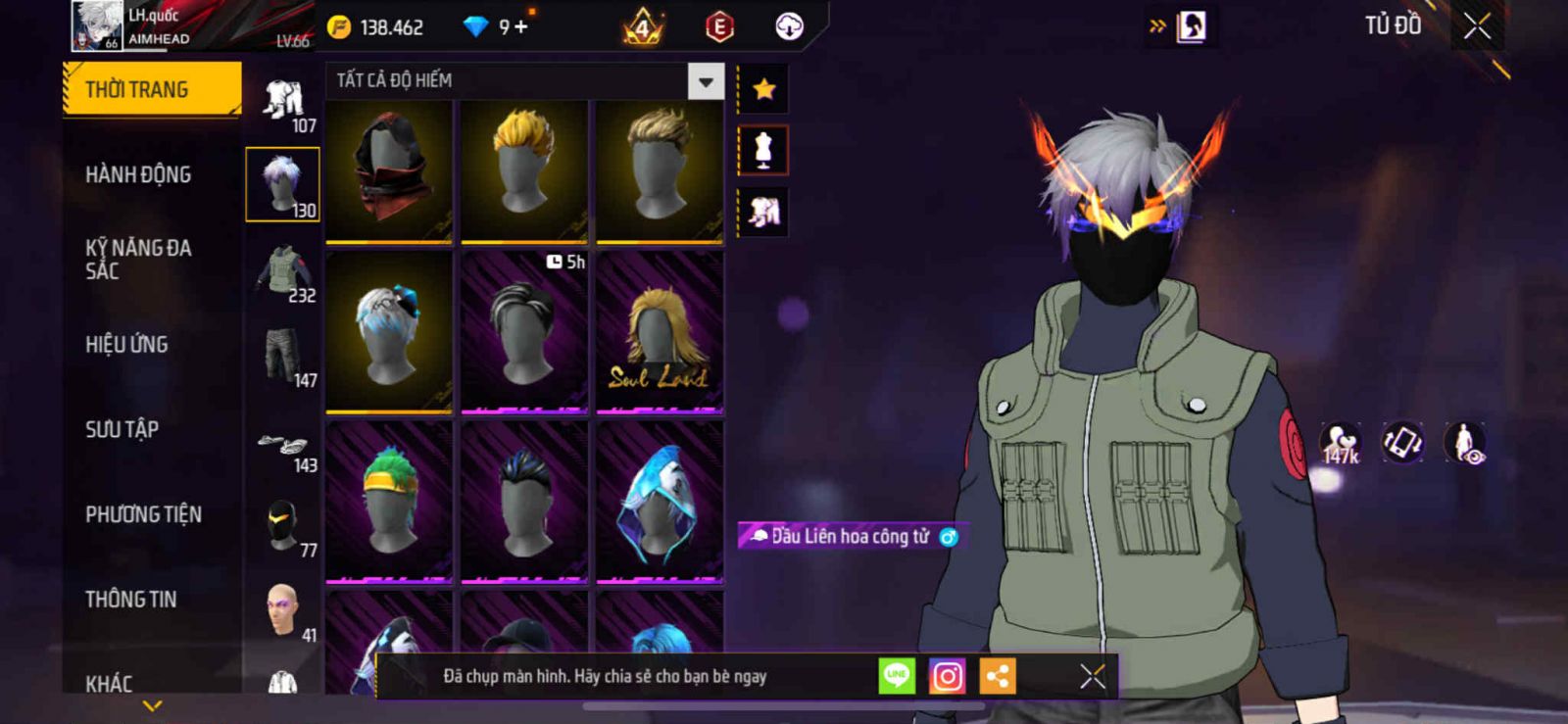Viewport: 1568px width, 724px height.
Task: Select the Hiệu Ứng menu entry
Action: coord(126,345)
